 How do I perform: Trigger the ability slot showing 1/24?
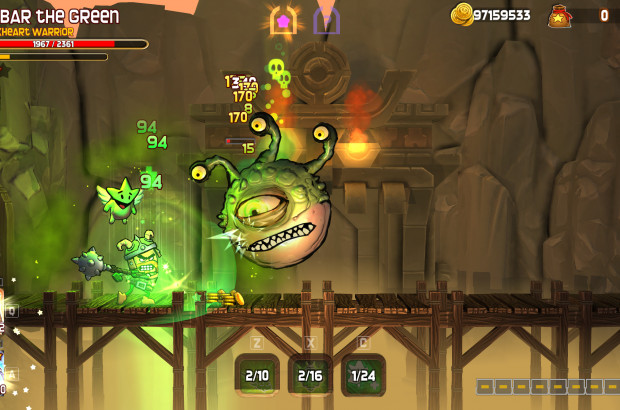coord(364,375)
